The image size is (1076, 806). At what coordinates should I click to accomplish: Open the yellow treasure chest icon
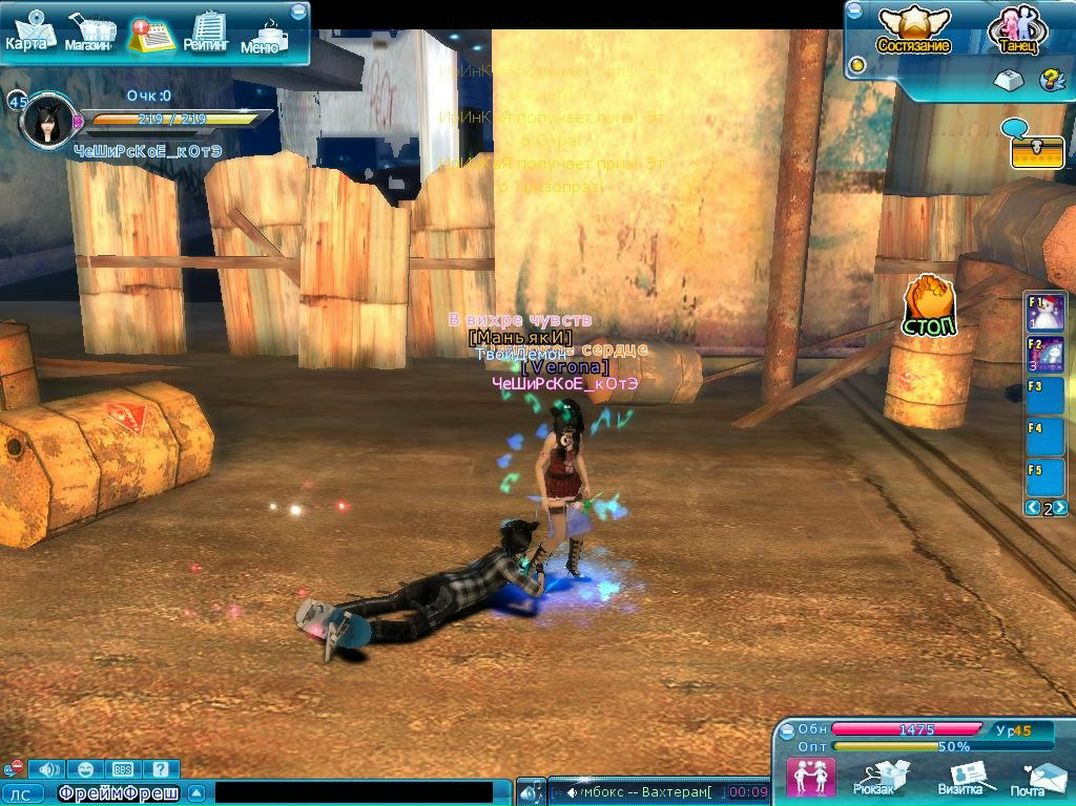[1037, 151]
